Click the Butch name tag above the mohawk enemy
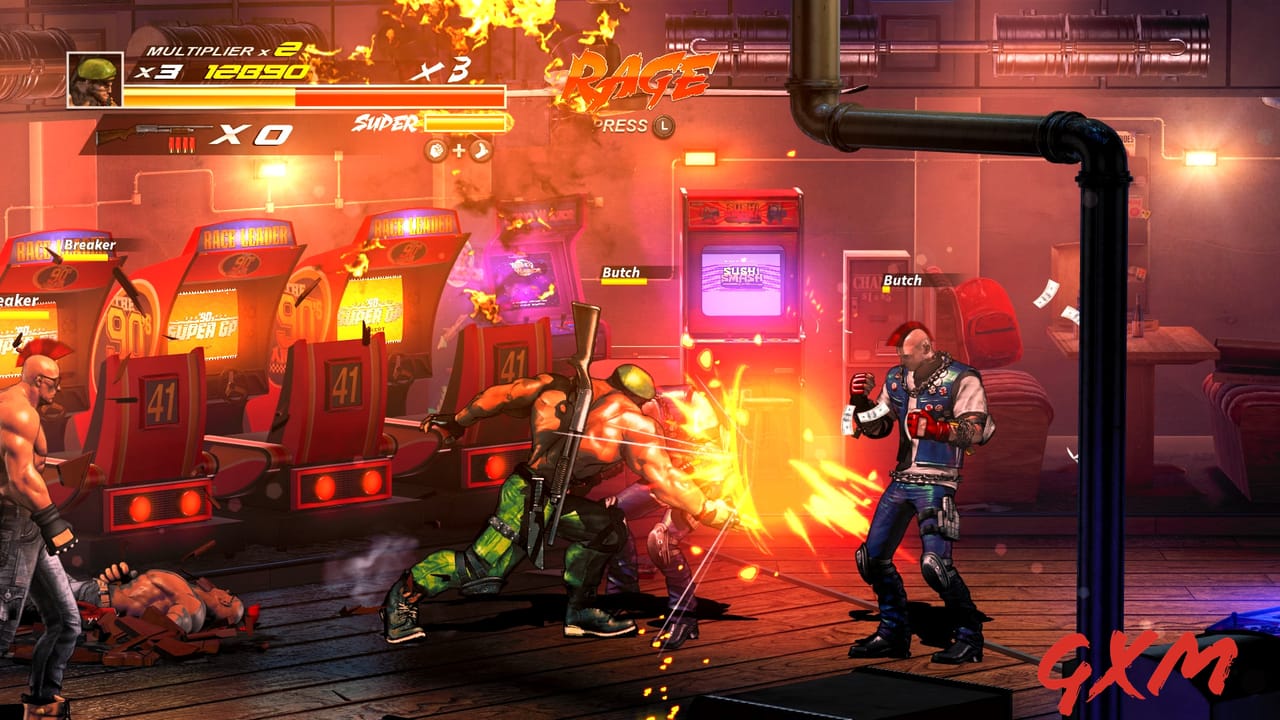The width and height of the screenshot is (1280, 720). click(x=901, y=282)
